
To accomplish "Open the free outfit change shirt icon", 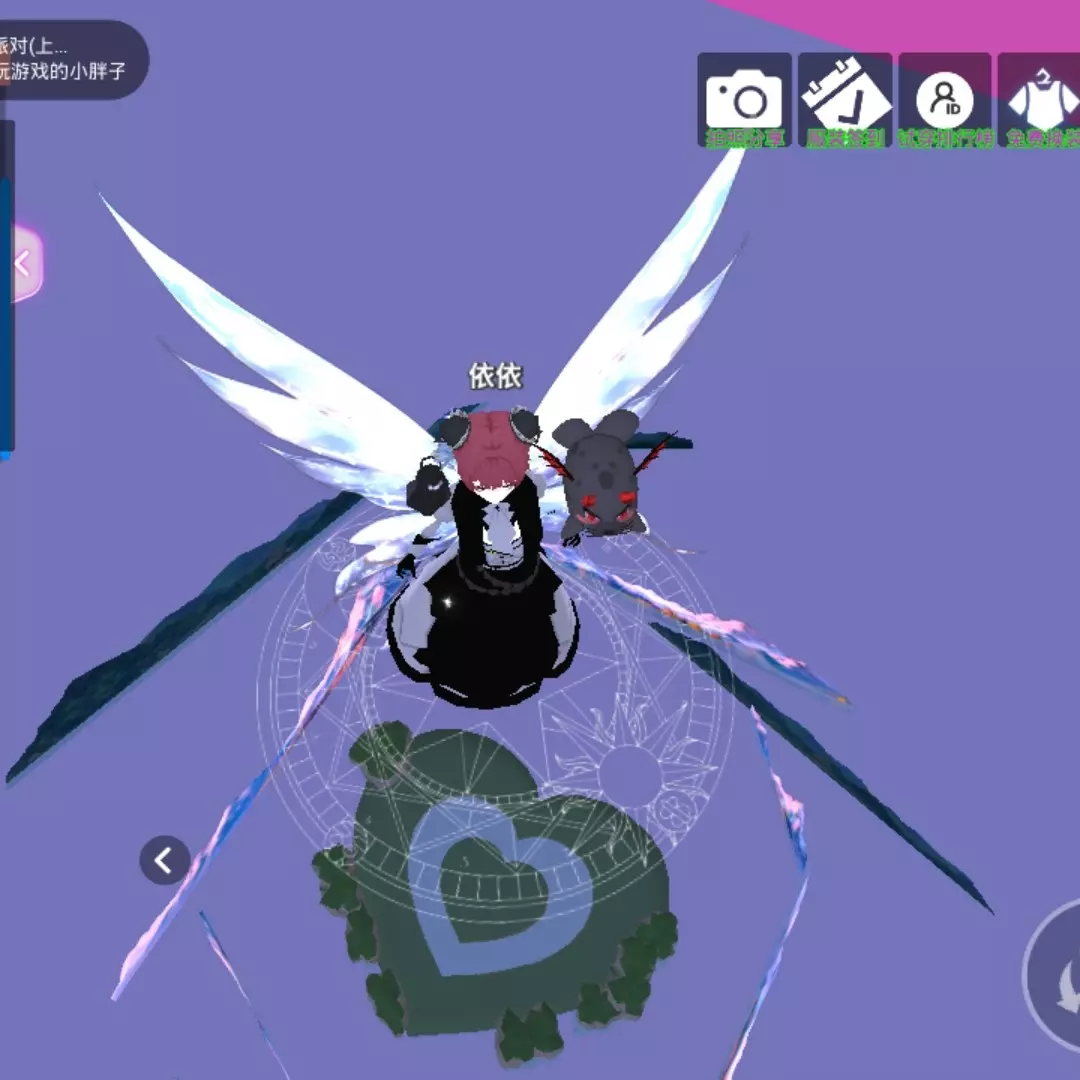I will (1042, 100).
